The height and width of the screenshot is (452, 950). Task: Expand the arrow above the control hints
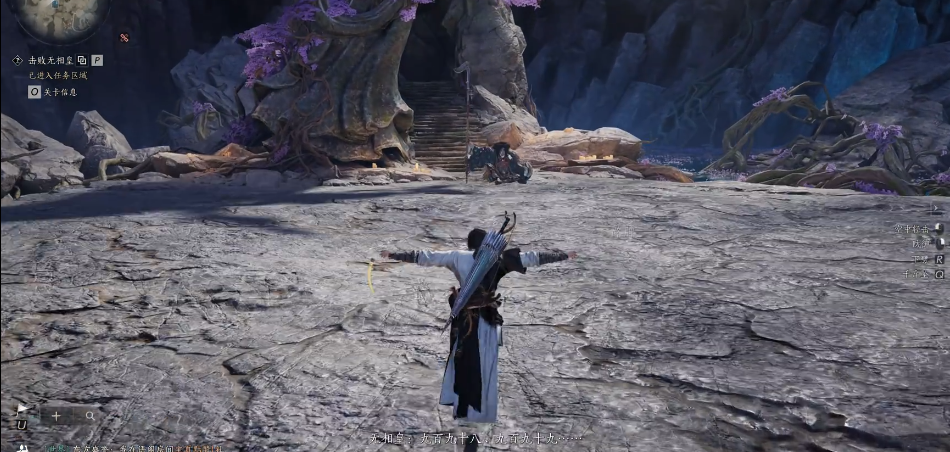click(x=936, y=209)
